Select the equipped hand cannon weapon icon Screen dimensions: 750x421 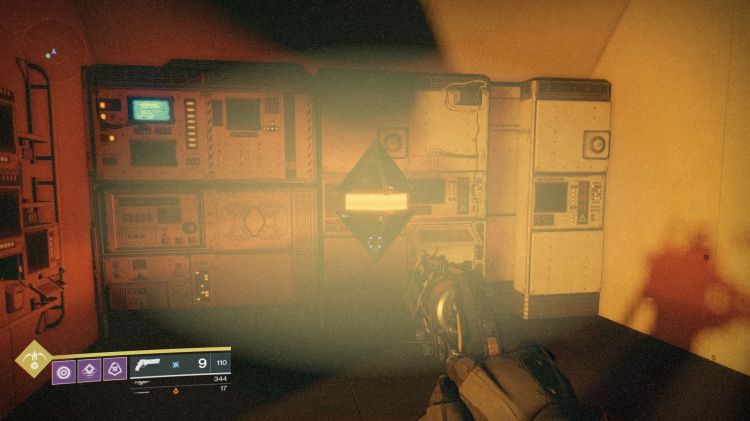[147, 364]
